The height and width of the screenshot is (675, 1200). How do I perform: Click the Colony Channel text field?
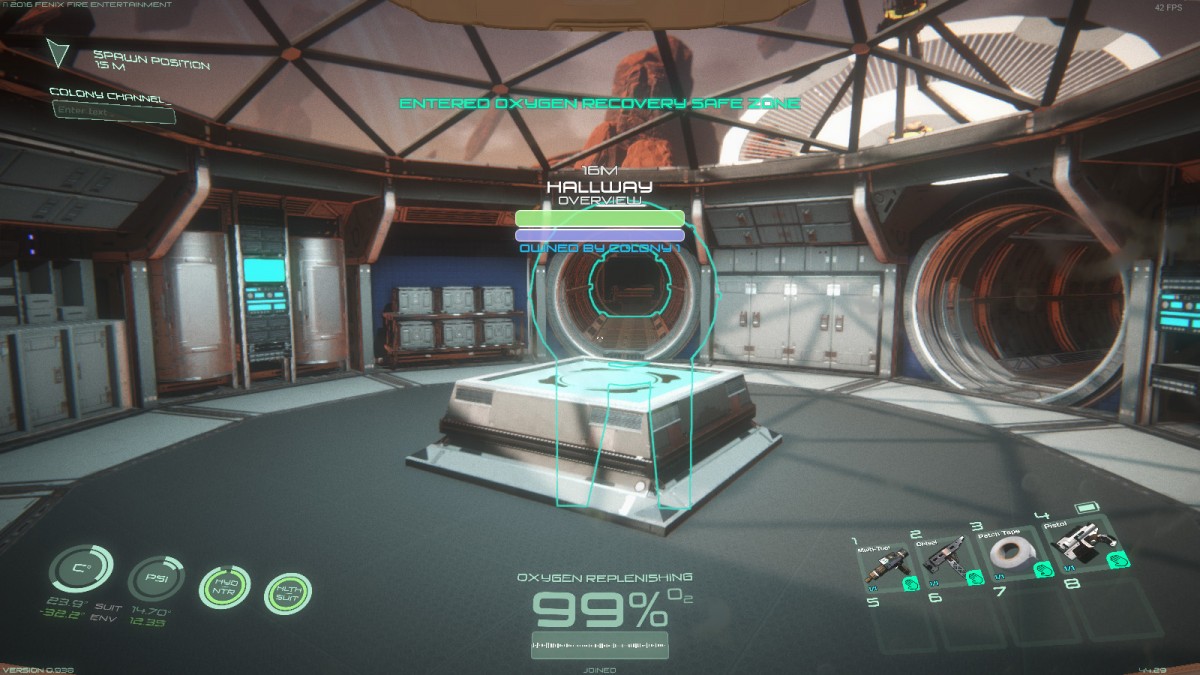pyautogui.click(x=112, y=114)
